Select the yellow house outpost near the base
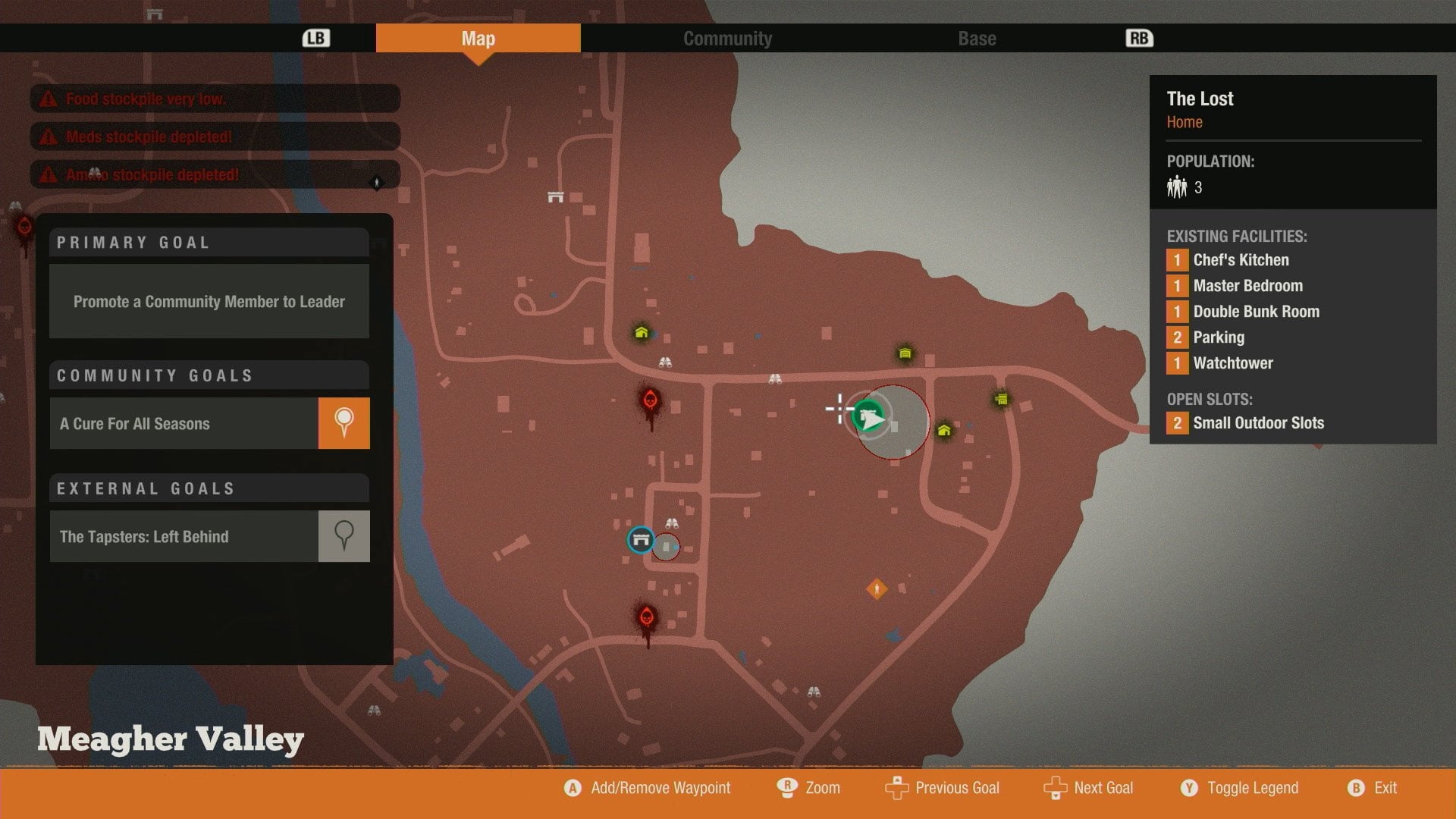Screen dimensions: 1456x819 pyautogui.click(x=943, y=430)
